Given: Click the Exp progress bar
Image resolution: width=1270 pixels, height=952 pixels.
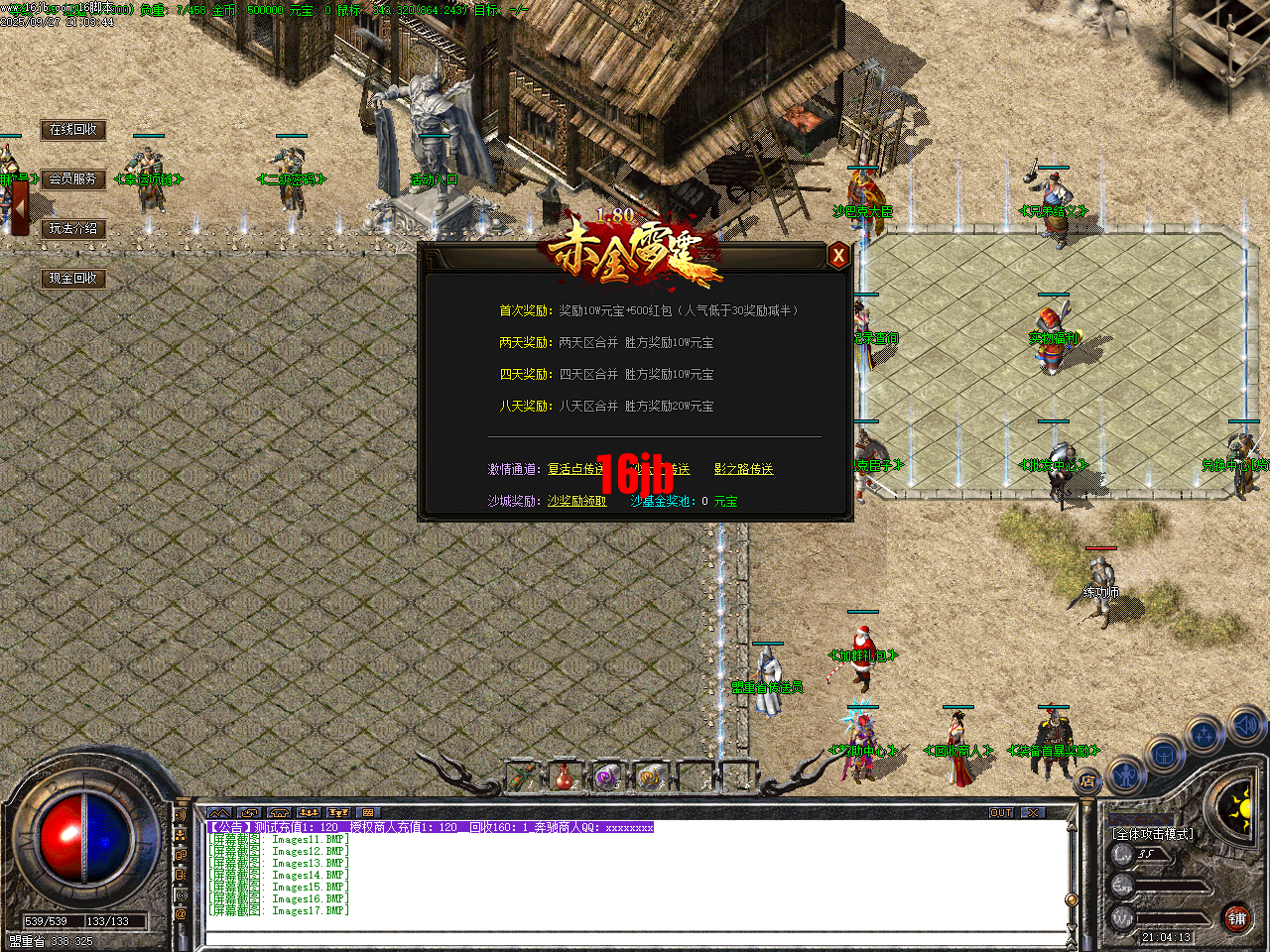Looking at the screenshot, I should [x=1171, y=886].
